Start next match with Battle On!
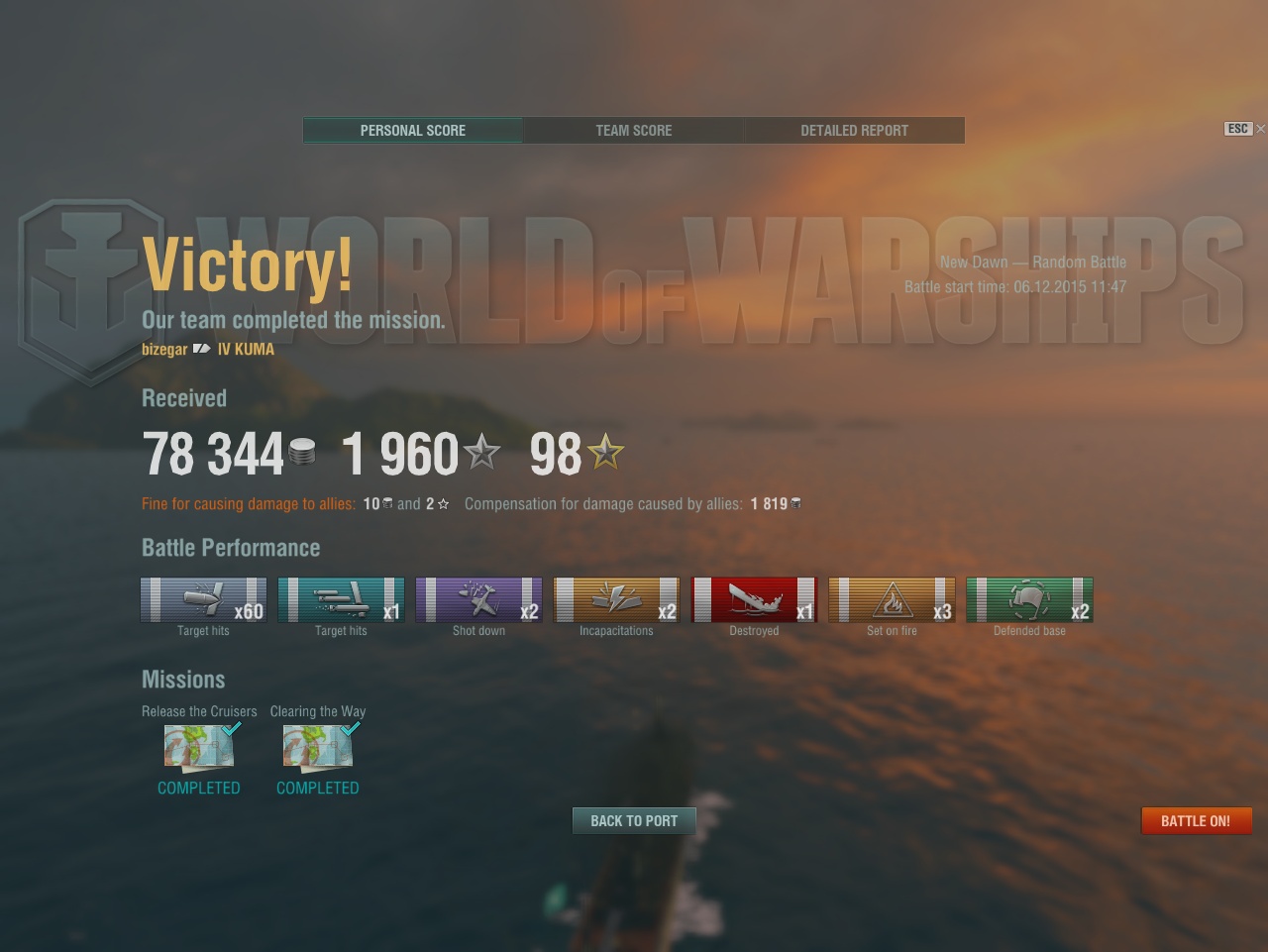This screenshot has height=952, width=1268. point(1196,820)
